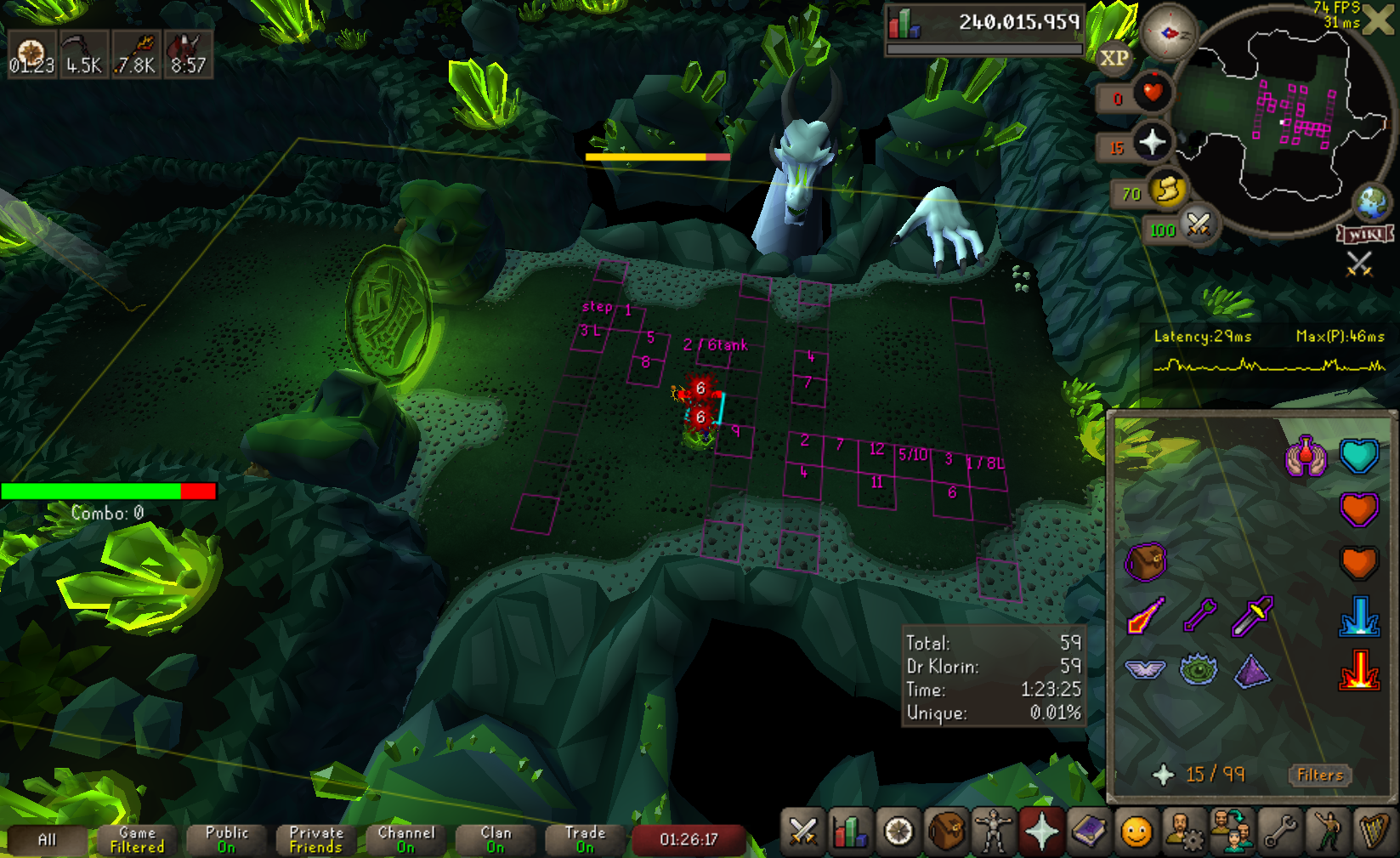The image size is (1400, 858).
Task: Open the purple spellbook tab
Action: click(x=1088, y=831)
